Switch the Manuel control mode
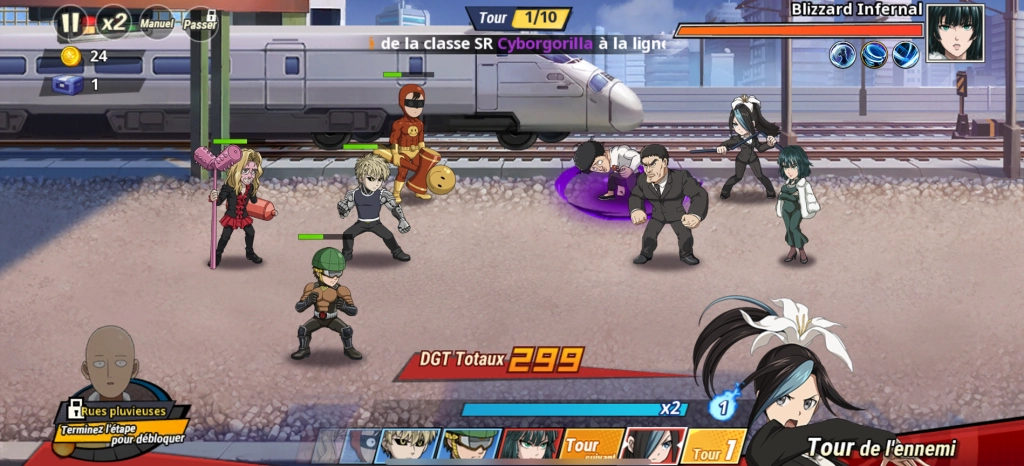The image size is (1024, 466). [158, 22]
